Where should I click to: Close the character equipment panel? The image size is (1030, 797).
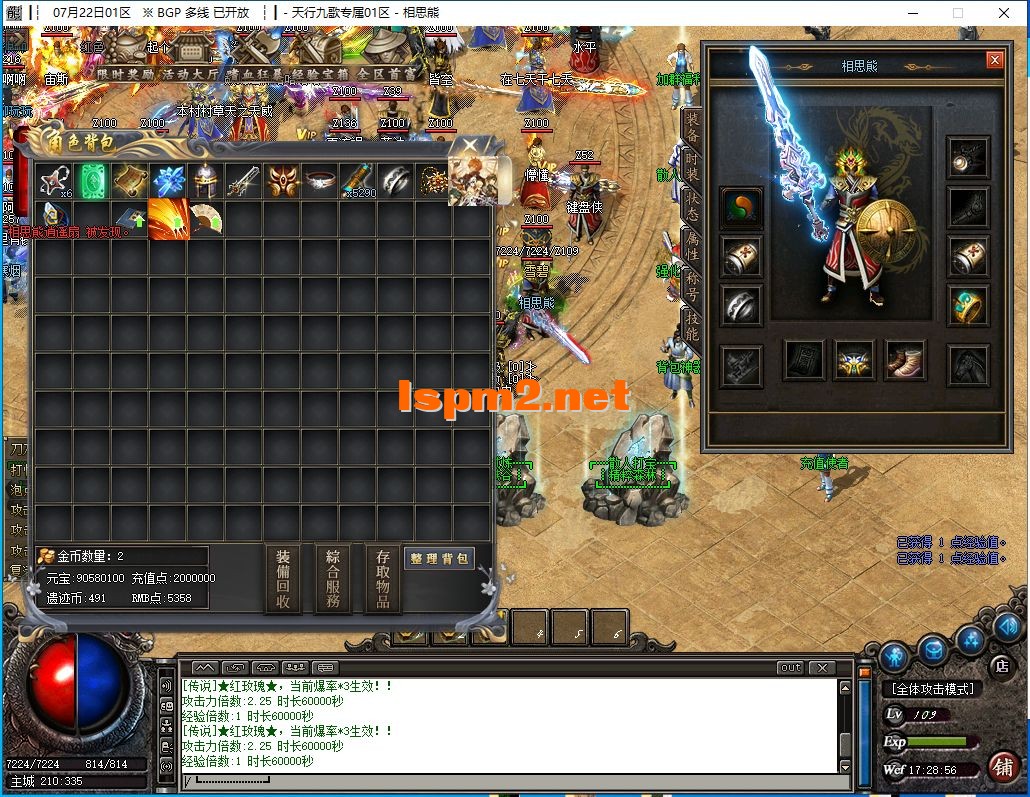(994, 60)
